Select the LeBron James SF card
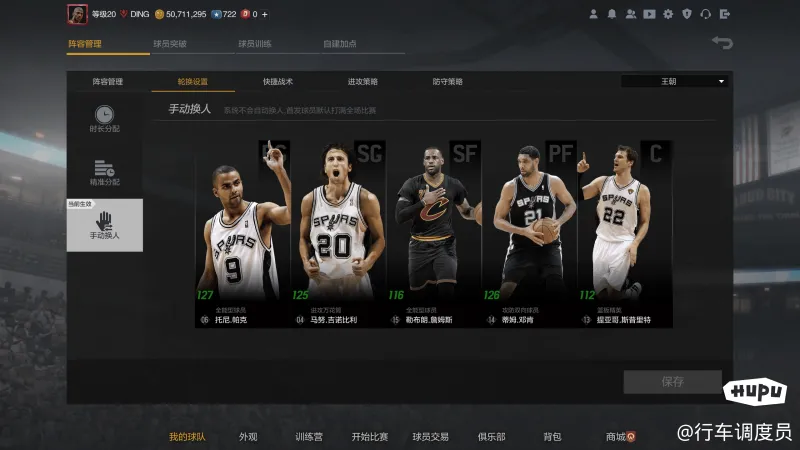The image size is (800, 450). point(433,234)
